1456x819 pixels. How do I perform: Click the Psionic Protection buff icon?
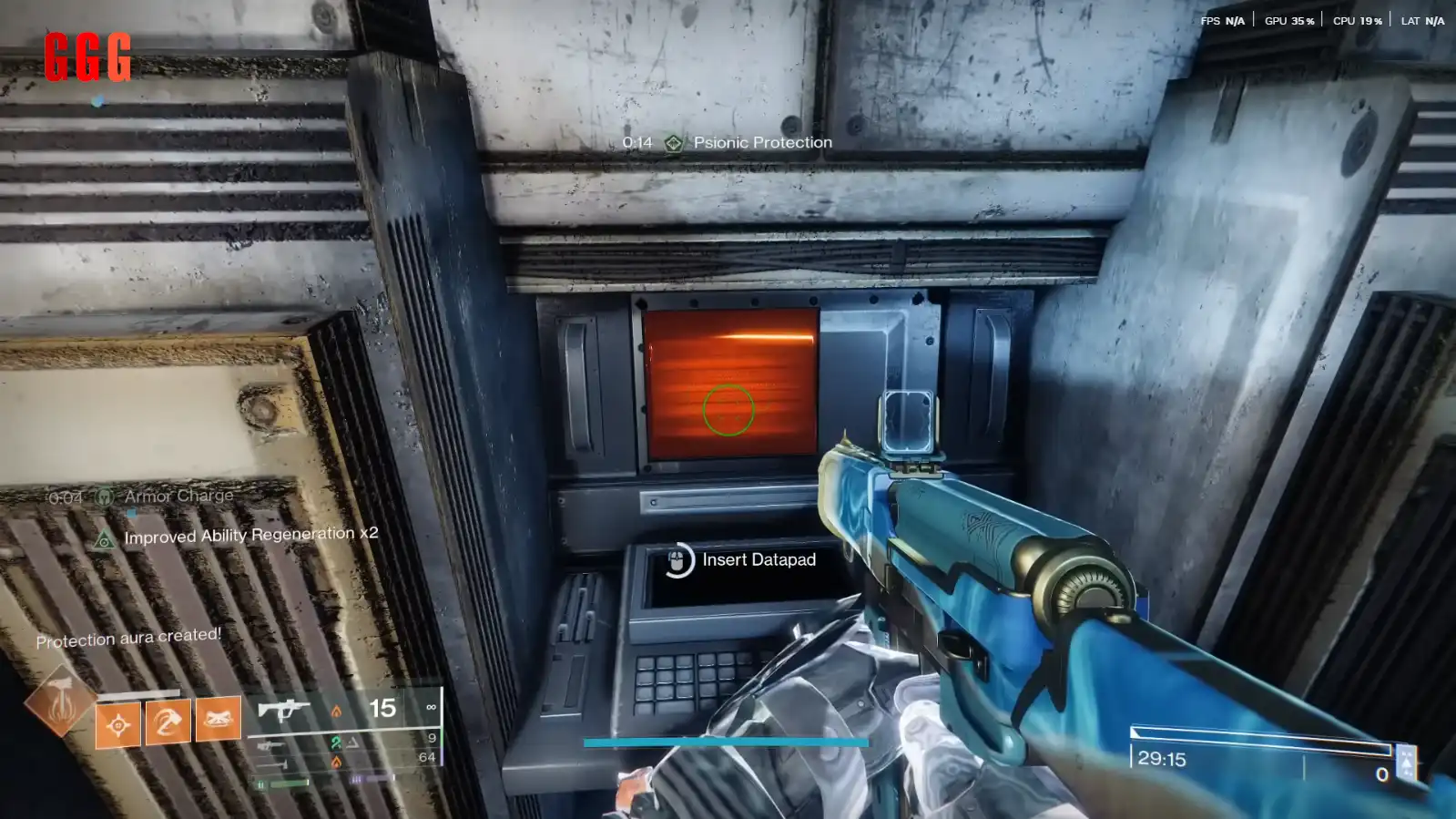673,143
